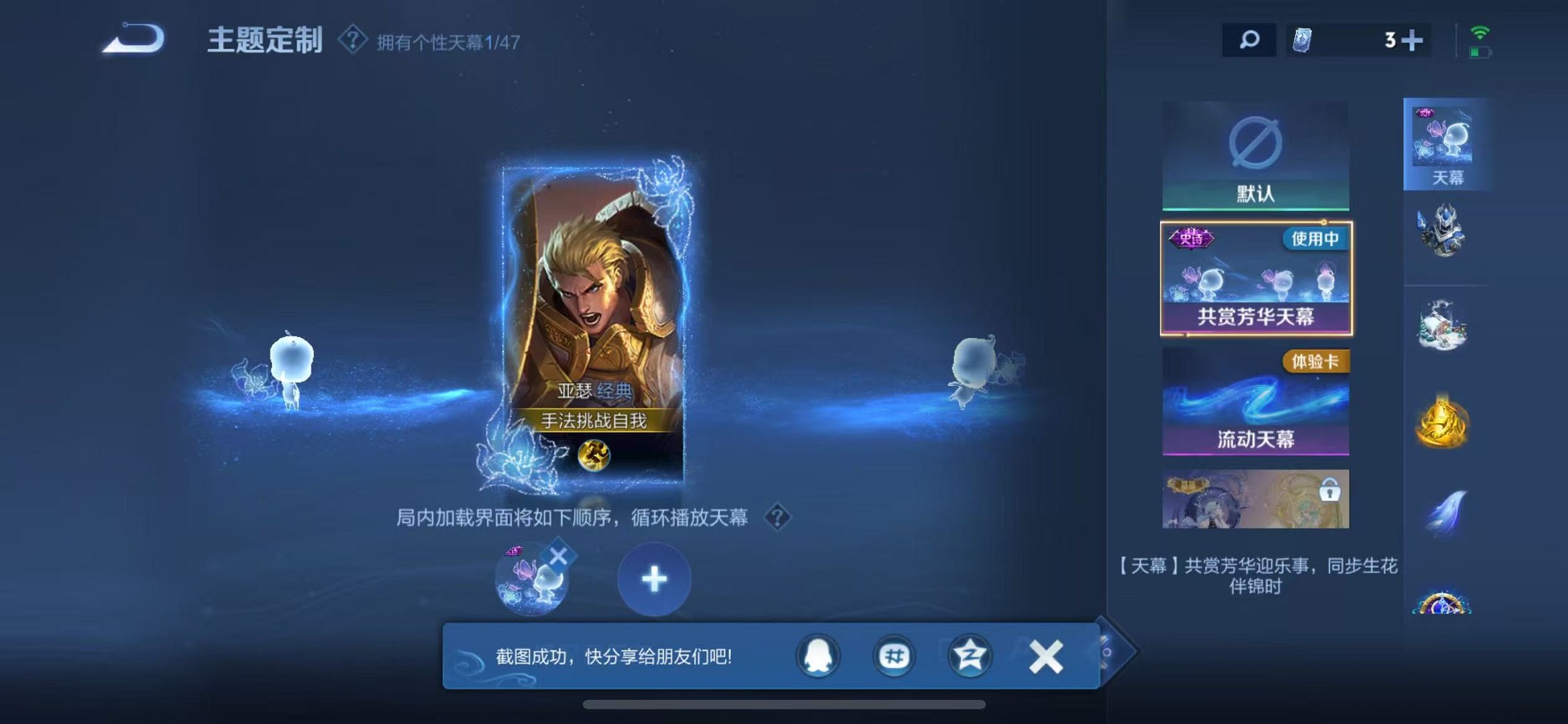The height and width of the screenshot is (724, 1568).
Task: Dismiss the screenshot share bar
Action: click(1044, 655)
